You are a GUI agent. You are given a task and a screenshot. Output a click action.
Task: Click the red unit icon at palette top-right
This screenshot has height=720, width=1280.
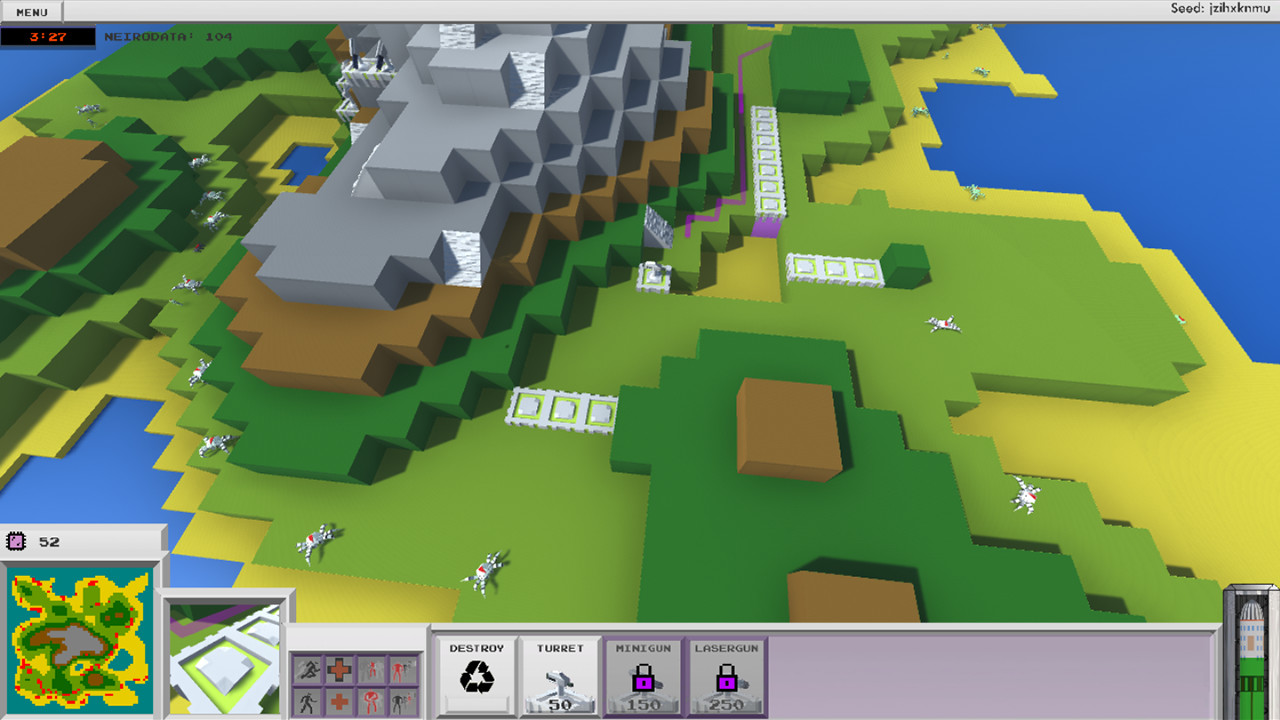point(402,669)
